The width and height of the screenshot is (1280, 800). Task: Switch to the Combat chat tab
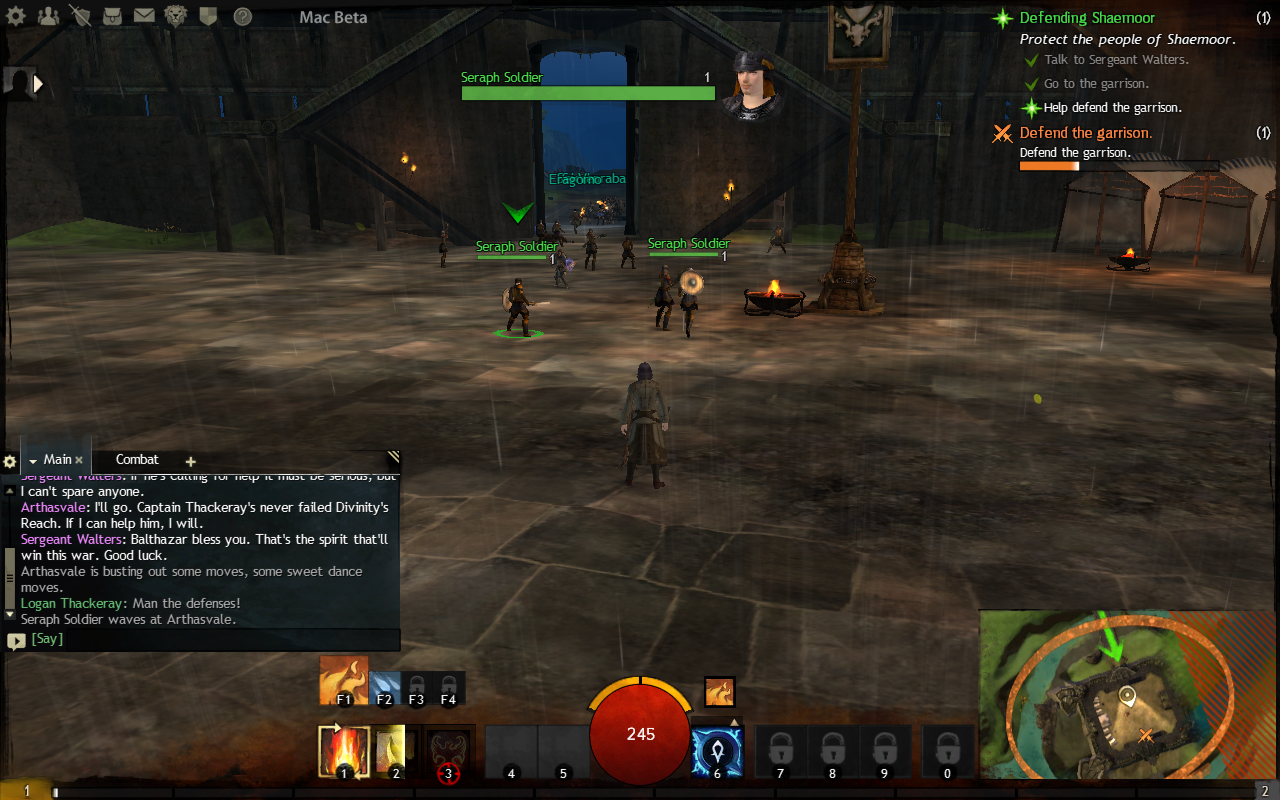137,460
